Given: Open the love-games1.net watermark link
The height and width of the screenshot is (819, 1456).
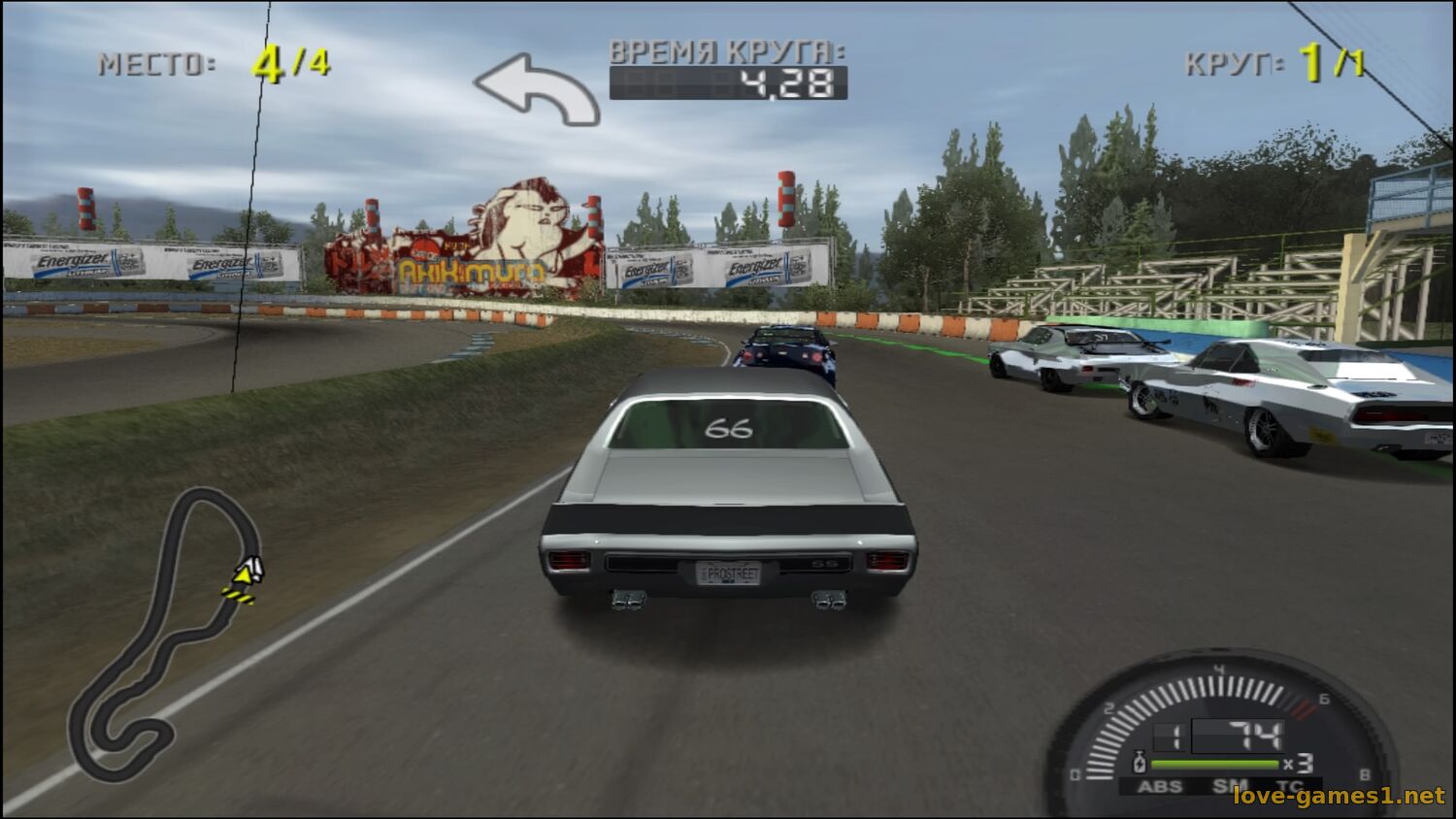Looking at the screenshot, I should (1339, 797).
